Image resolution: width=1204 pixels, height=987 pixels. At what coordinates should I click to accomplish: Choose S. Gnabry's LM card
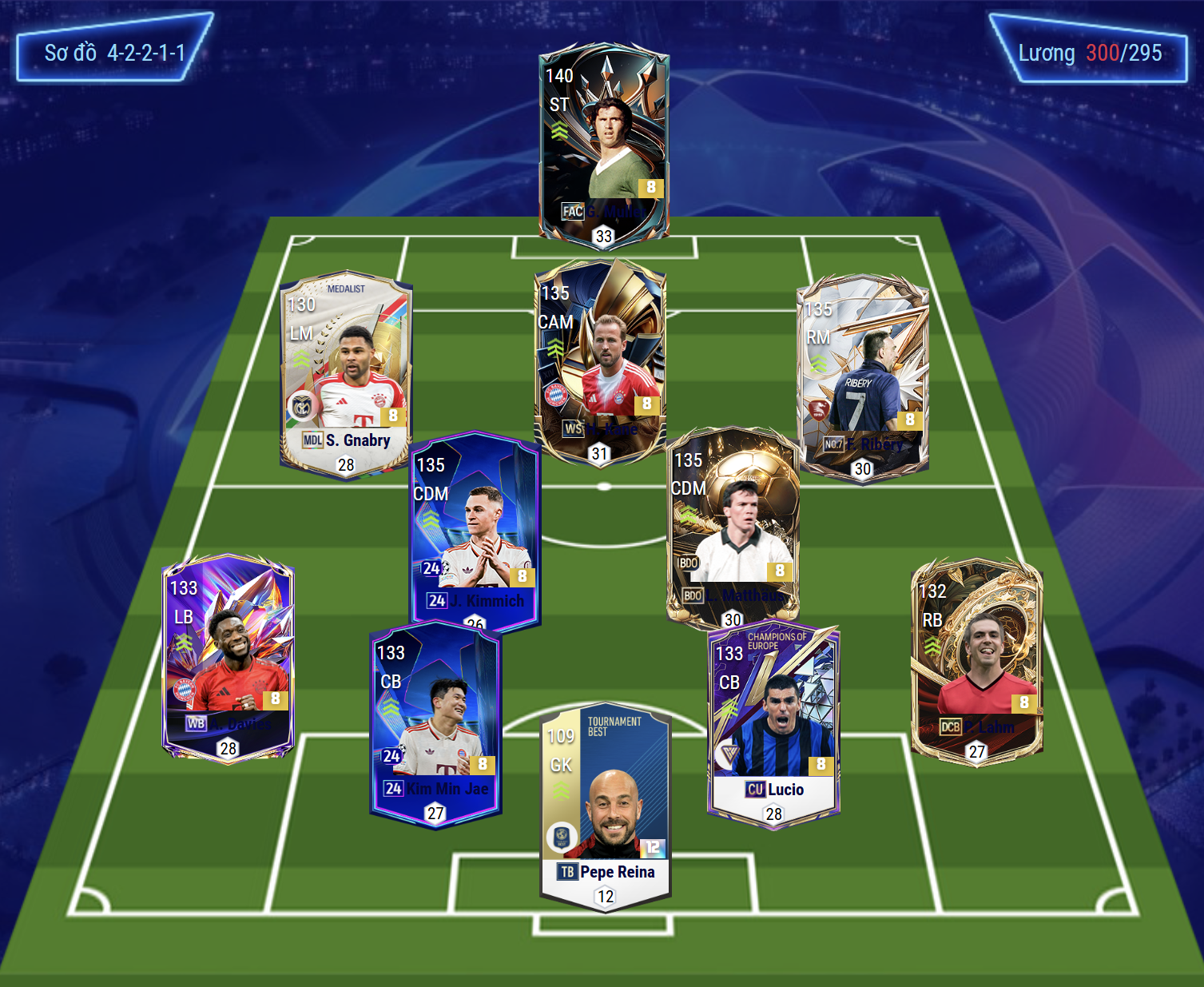click(x=345, y=372)
